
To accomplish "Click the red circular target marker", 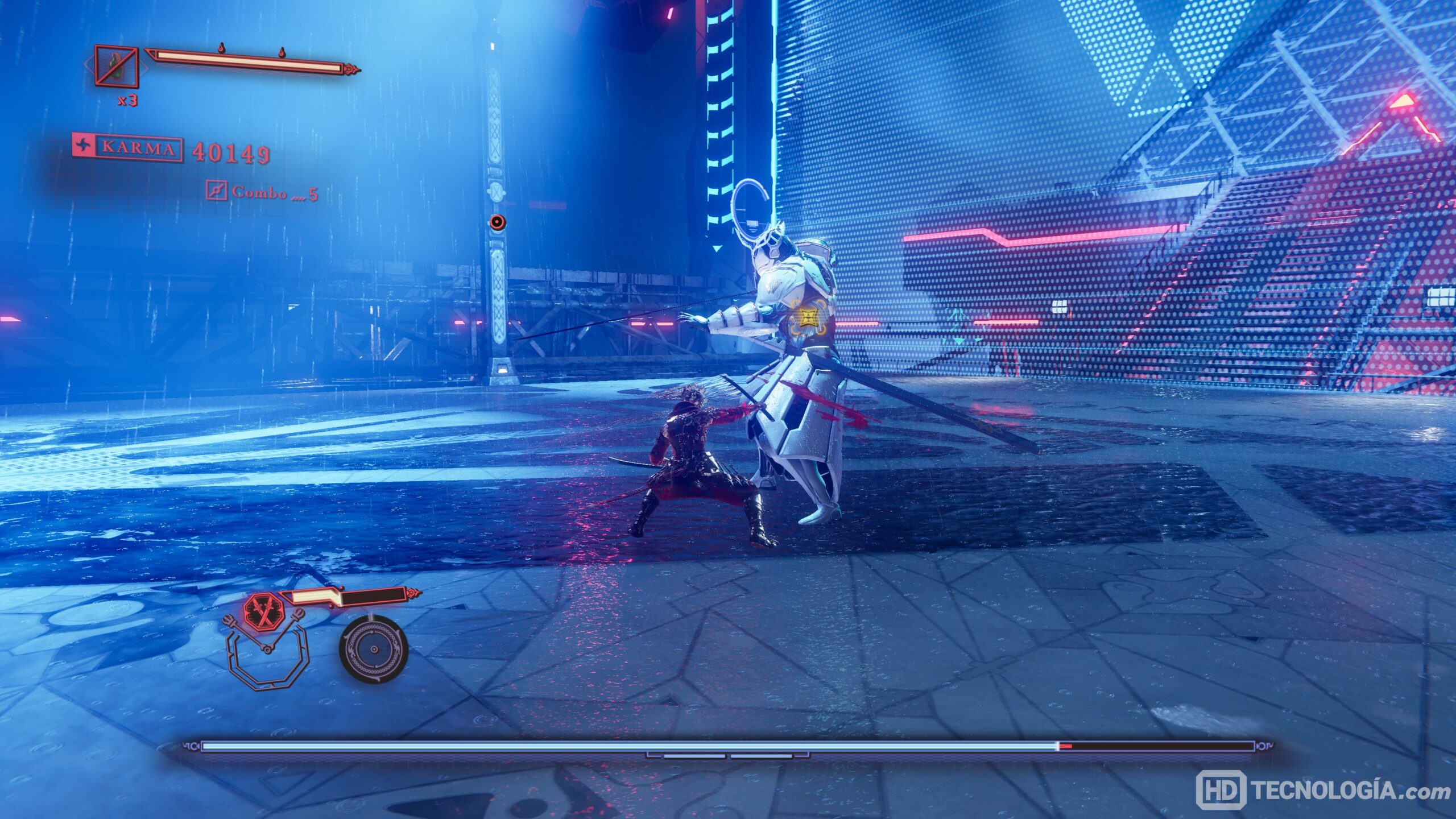I will coord(498,222).
